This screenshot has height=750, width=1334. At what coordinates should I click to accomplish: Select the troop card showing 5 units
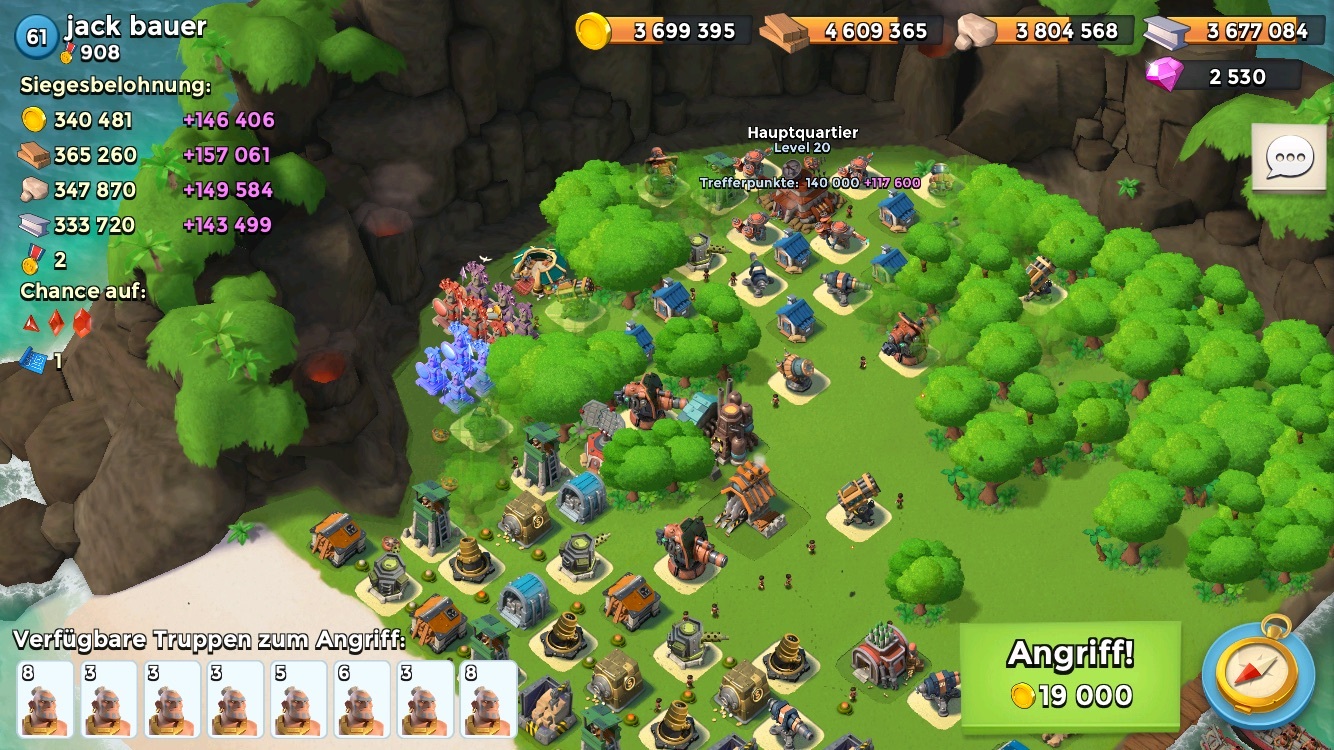(x=299, y=698)
